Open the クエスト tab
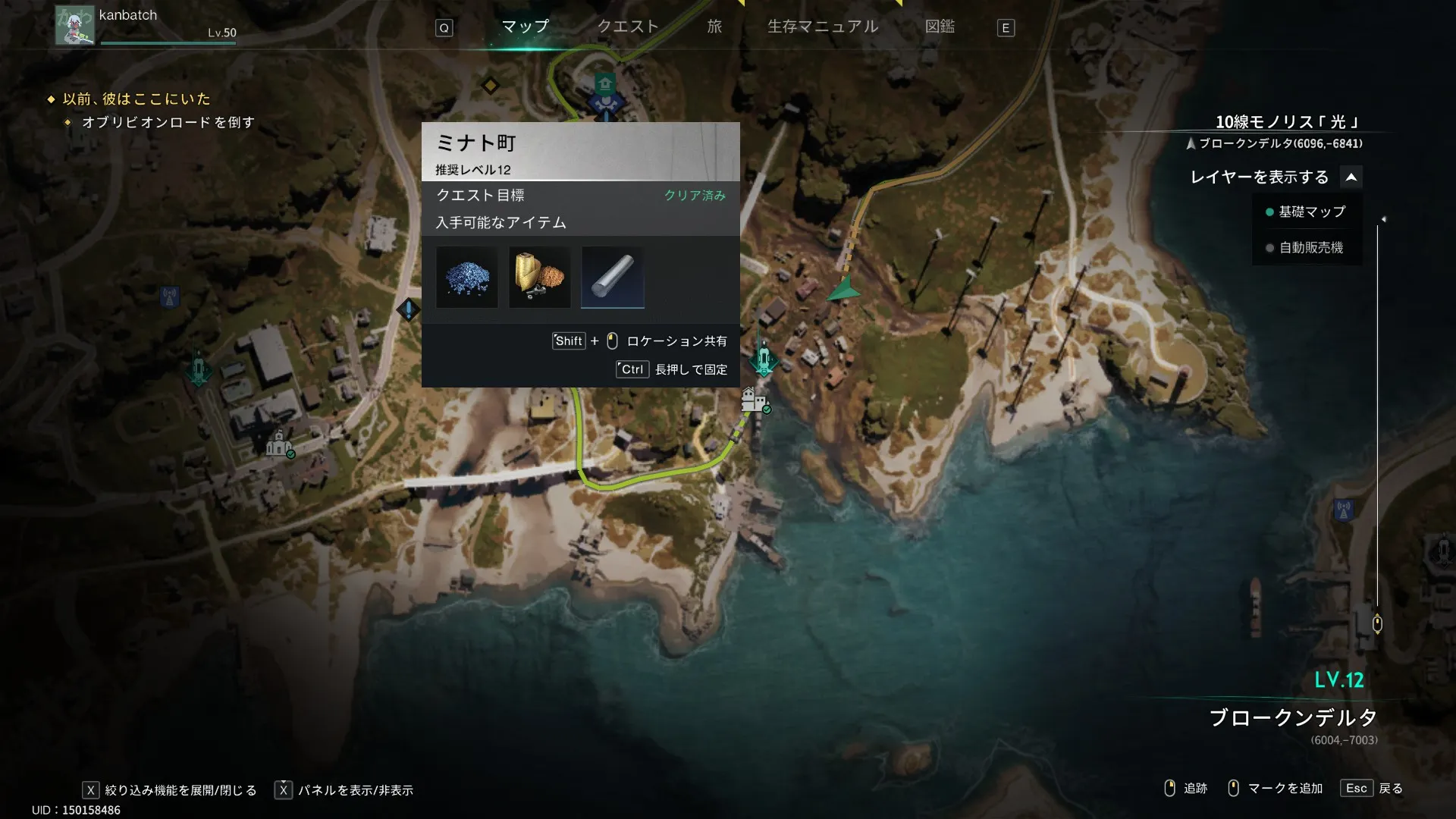The height and width of the screenshot is (819, 1456). 628,27
